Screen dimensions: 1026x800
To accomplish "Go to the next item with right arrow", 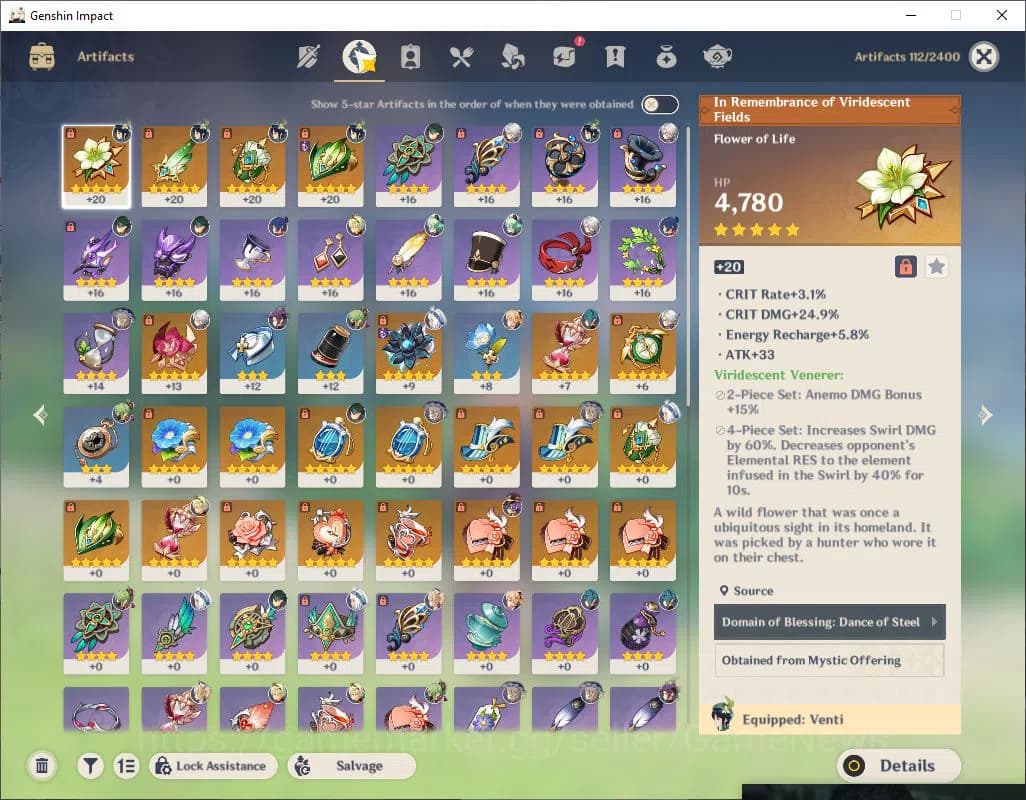I will coord(985,415).
